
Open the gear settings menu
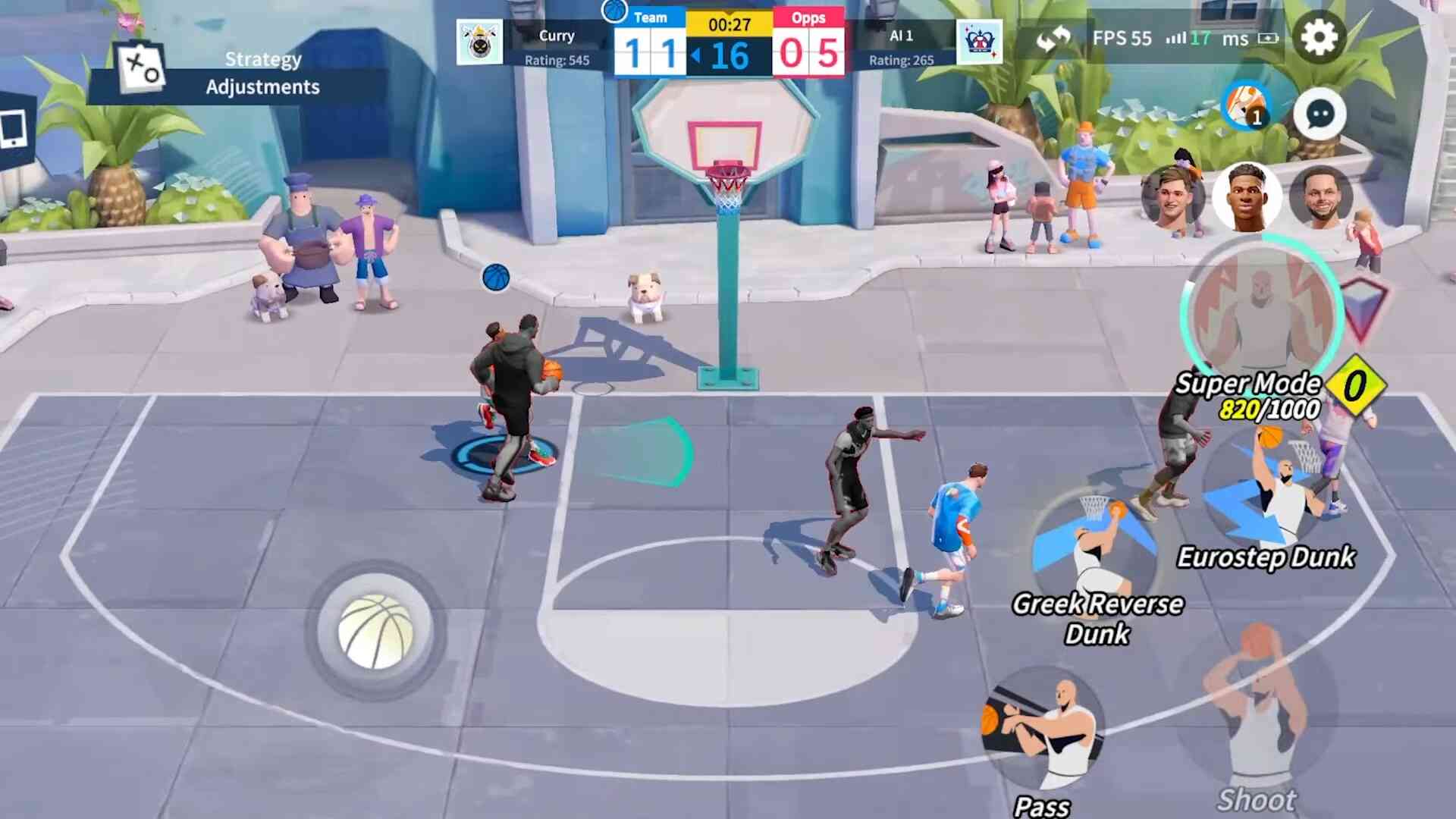pyautogui.click(x=1319, y=37)
